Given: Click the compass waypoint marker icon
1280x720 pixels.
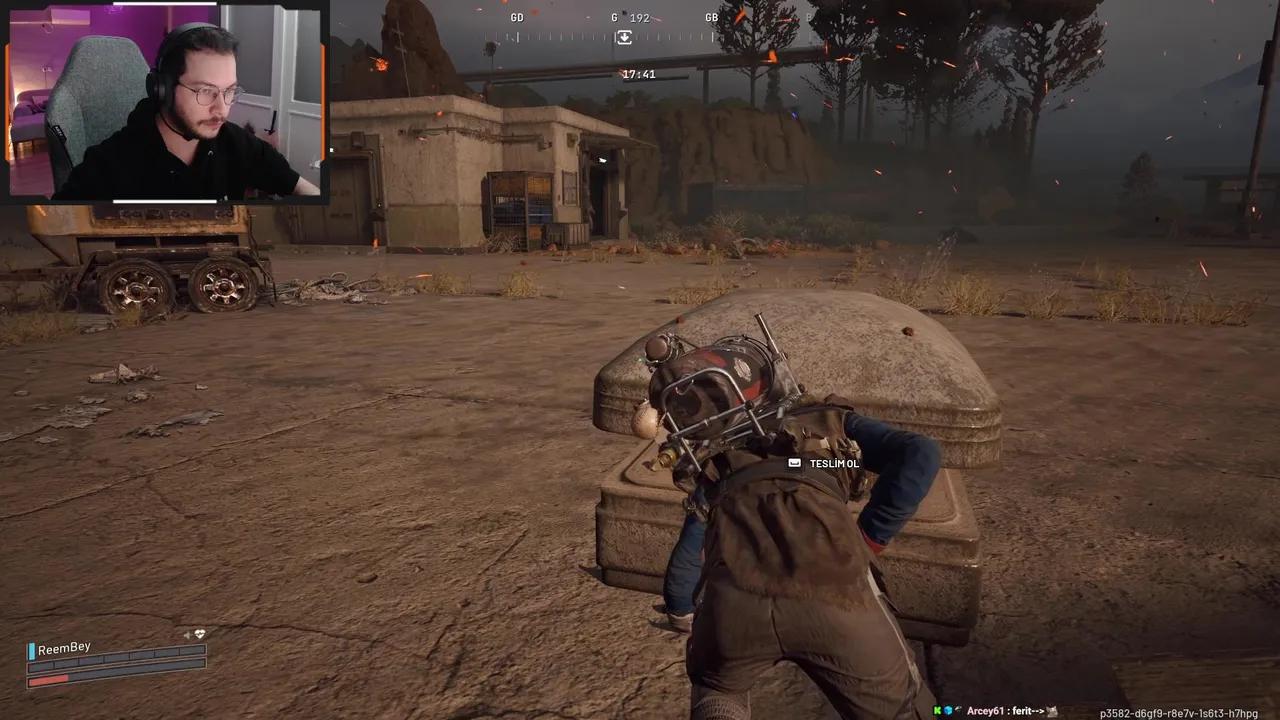Looking at the screenshot, I should (624, 37).
